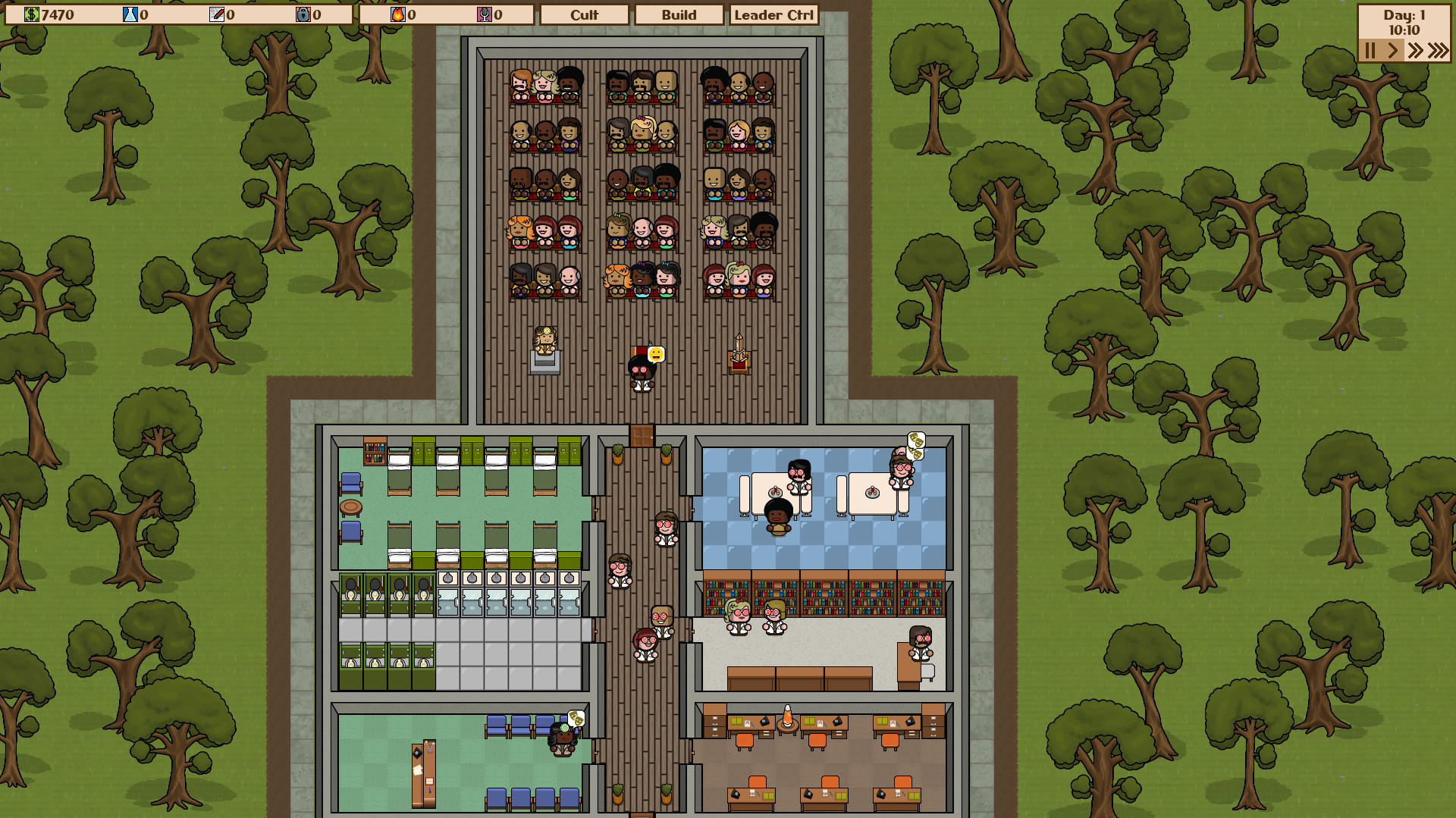Click the golden idol statue in the temple
This screenshot has width=1456, height=818.
pos(545,341)
